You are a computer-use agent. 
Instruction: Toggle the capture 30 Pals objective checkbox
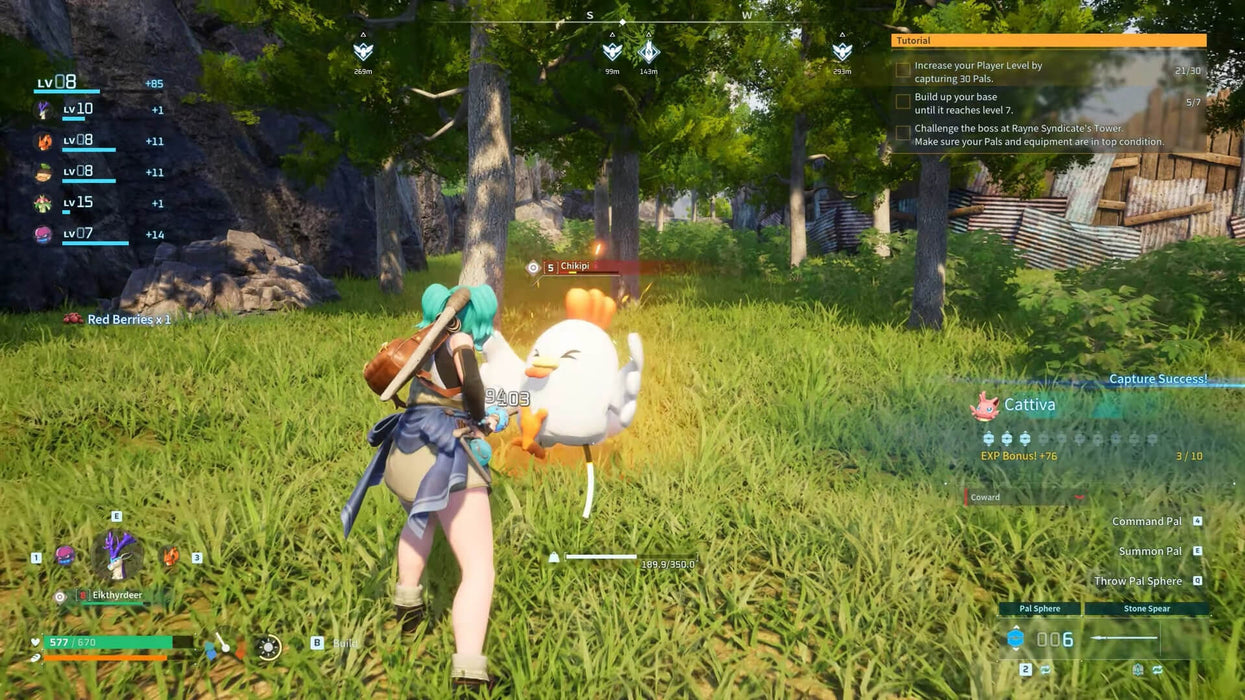[903, 71]
